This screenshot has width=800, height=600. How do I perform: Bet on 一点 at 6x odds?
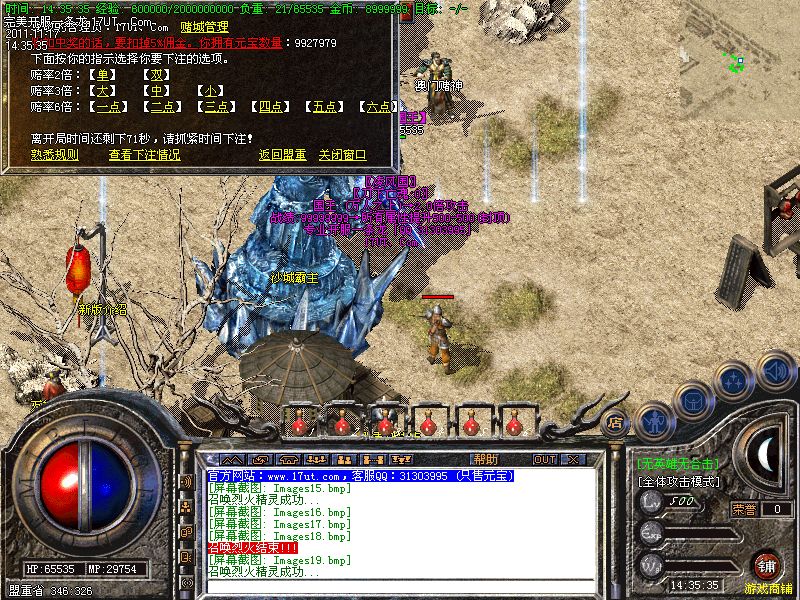pos(108,107)
